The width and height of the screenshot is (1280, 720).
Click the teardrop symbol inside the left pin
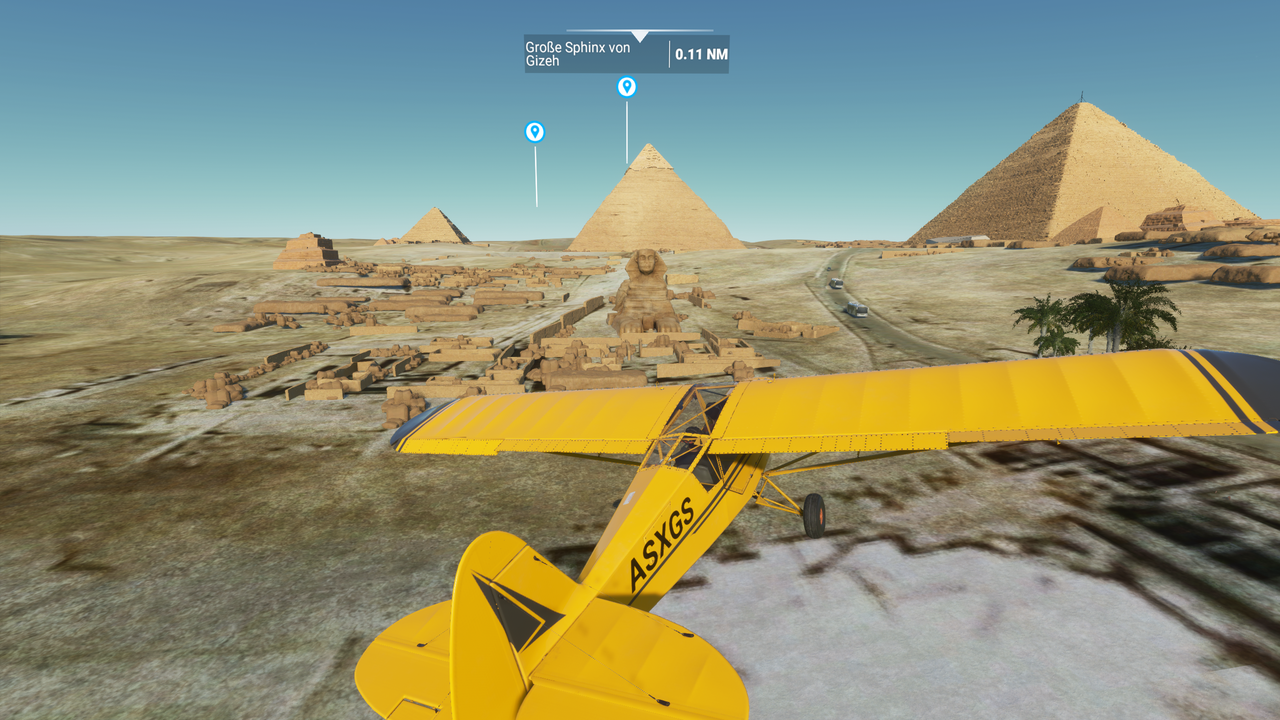534,130
